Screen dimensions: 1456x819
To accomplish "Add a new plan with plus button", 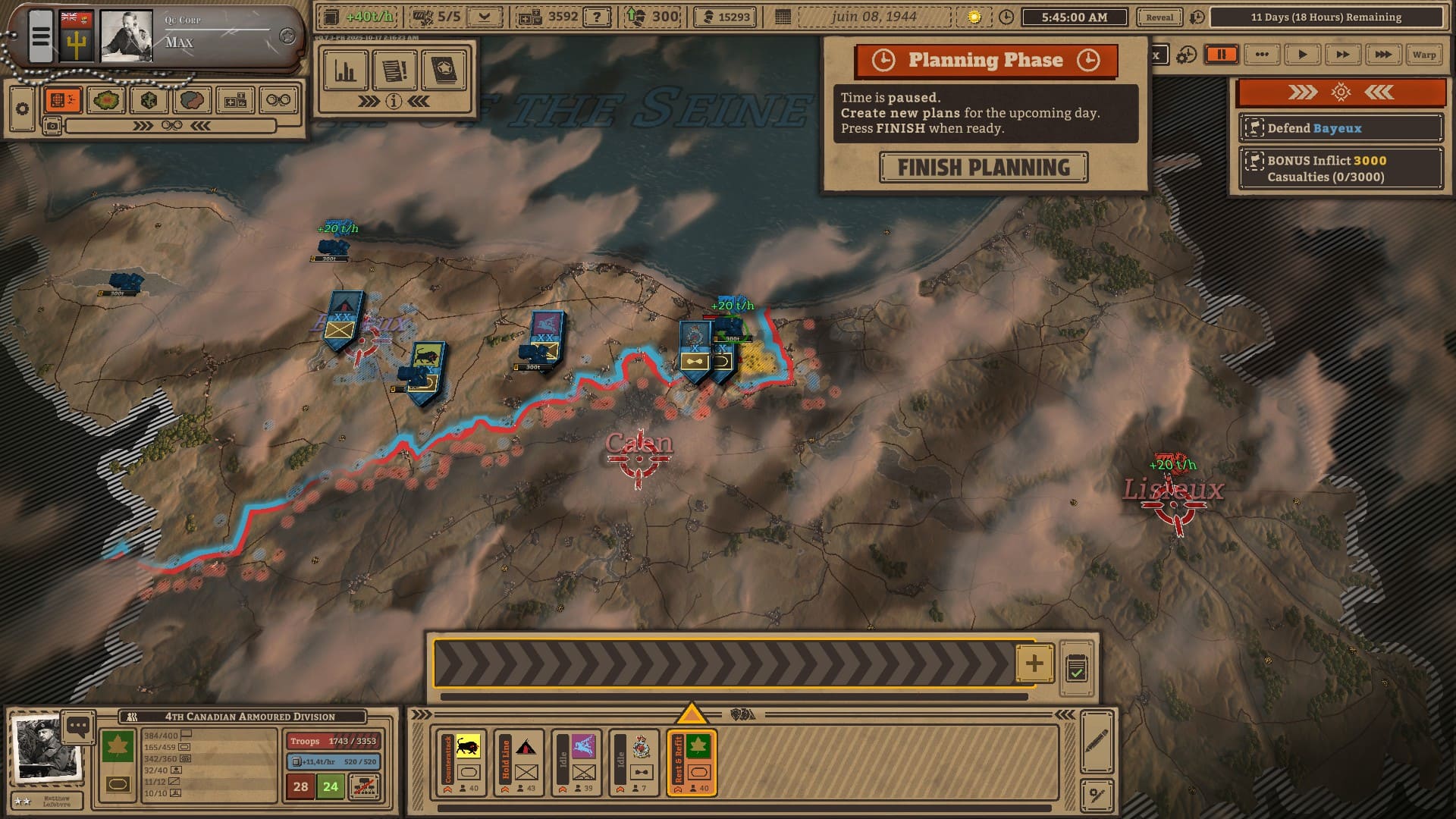I will [1034, 664].
